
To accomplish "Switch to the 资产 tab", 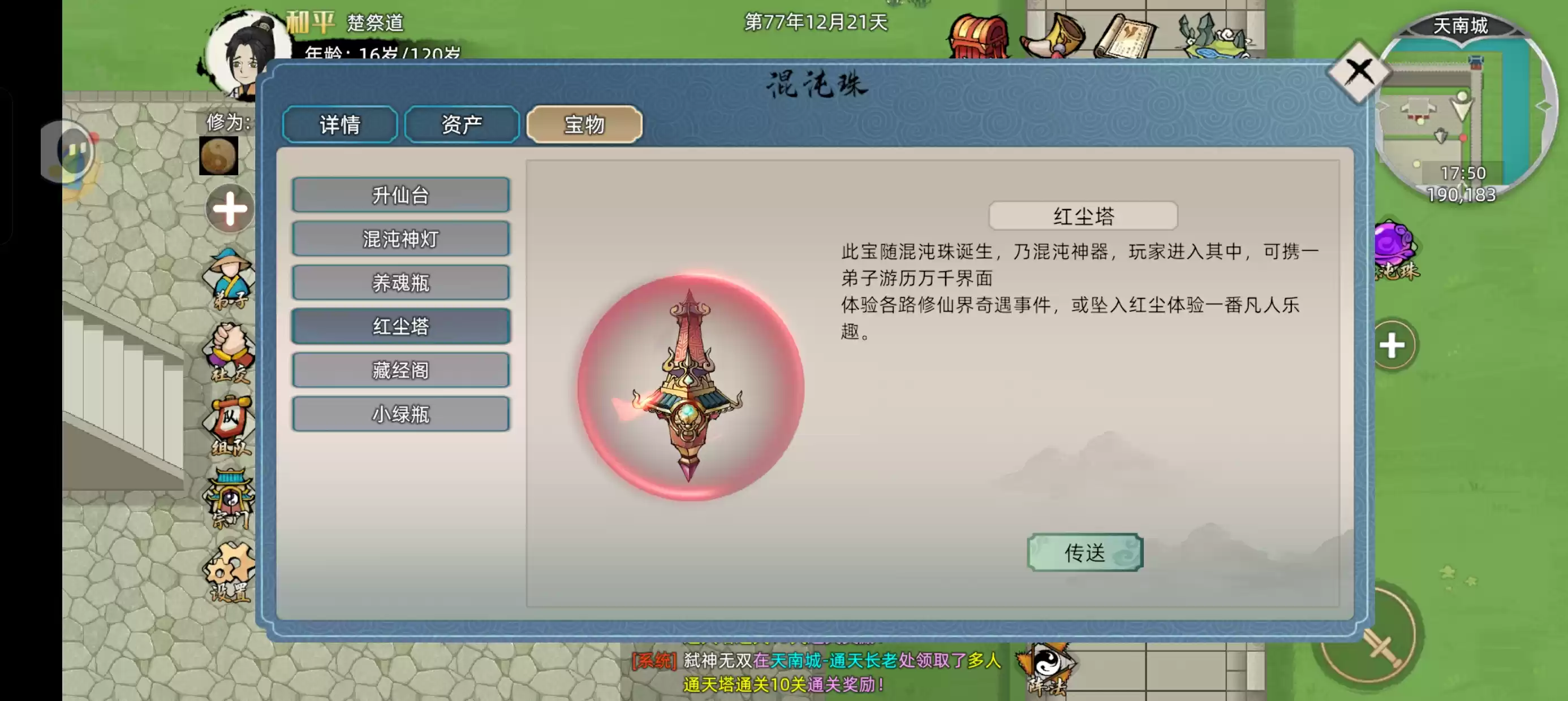I will click(462, 124).
